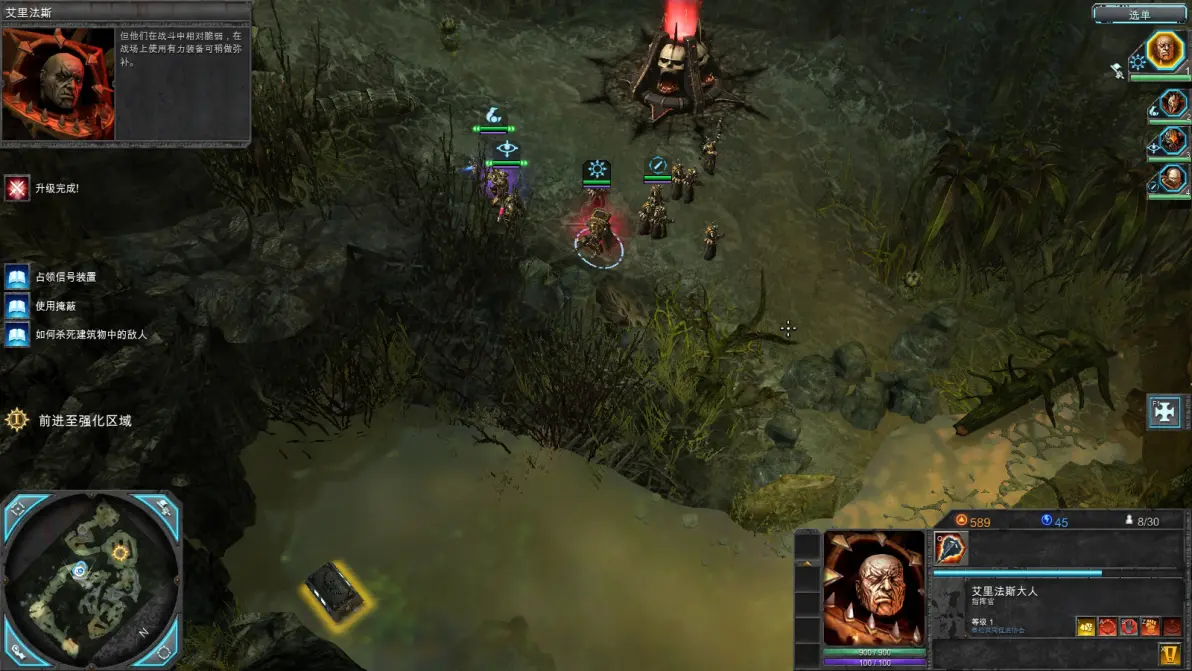
Task: Open the 如何杀死建筑物中的敌人 hint
Action: [17, 335]
